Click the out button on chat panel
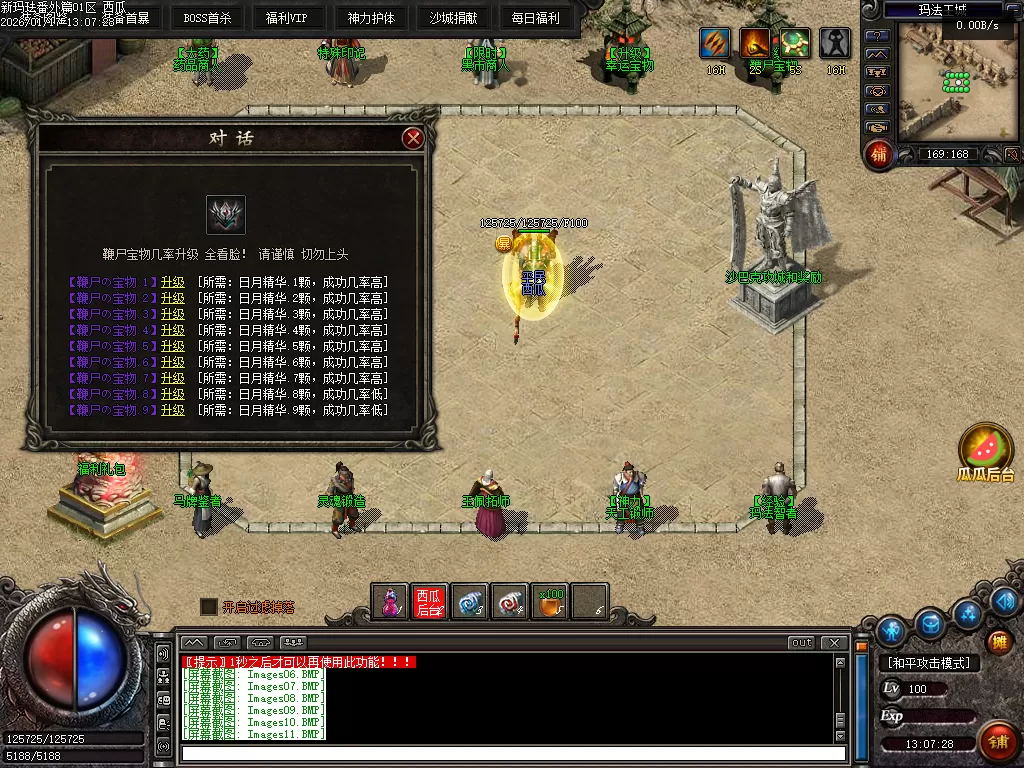This screenshot has height=768, width=1024. (801, 642)
